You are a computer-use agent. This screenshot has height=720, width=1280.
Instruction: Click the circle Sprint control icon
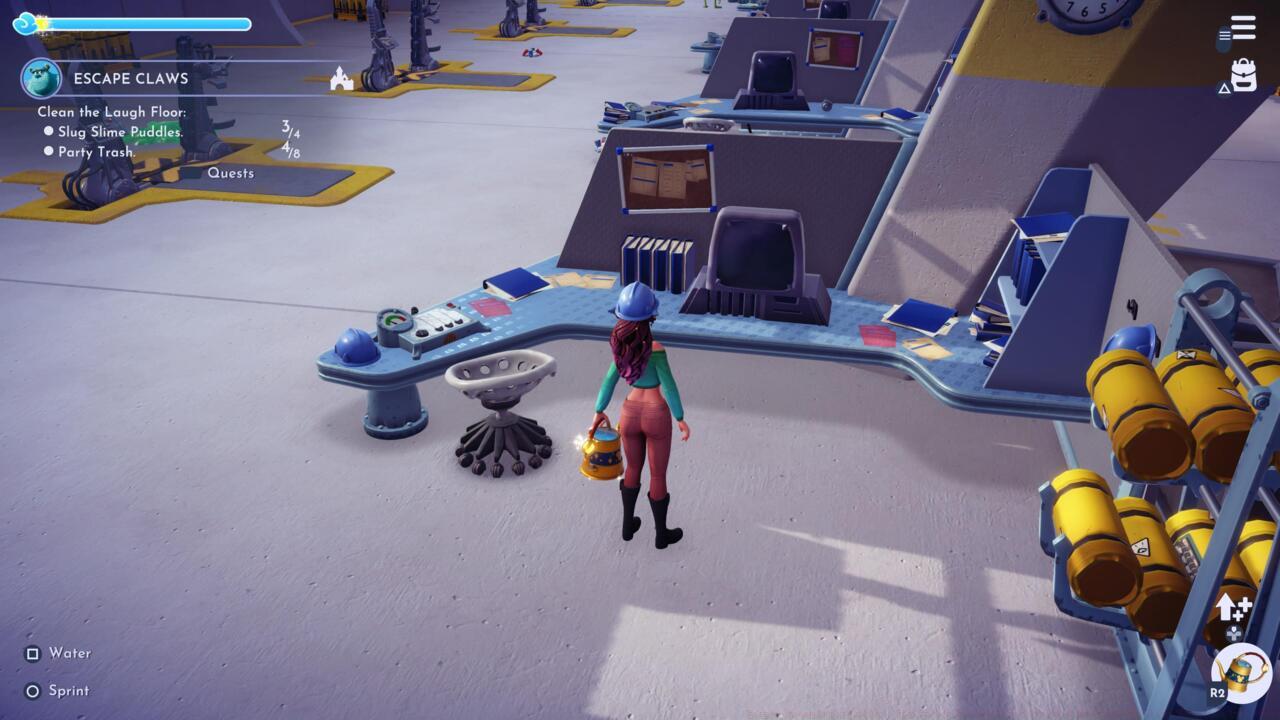pyautogui.click(x=31, y=690)
